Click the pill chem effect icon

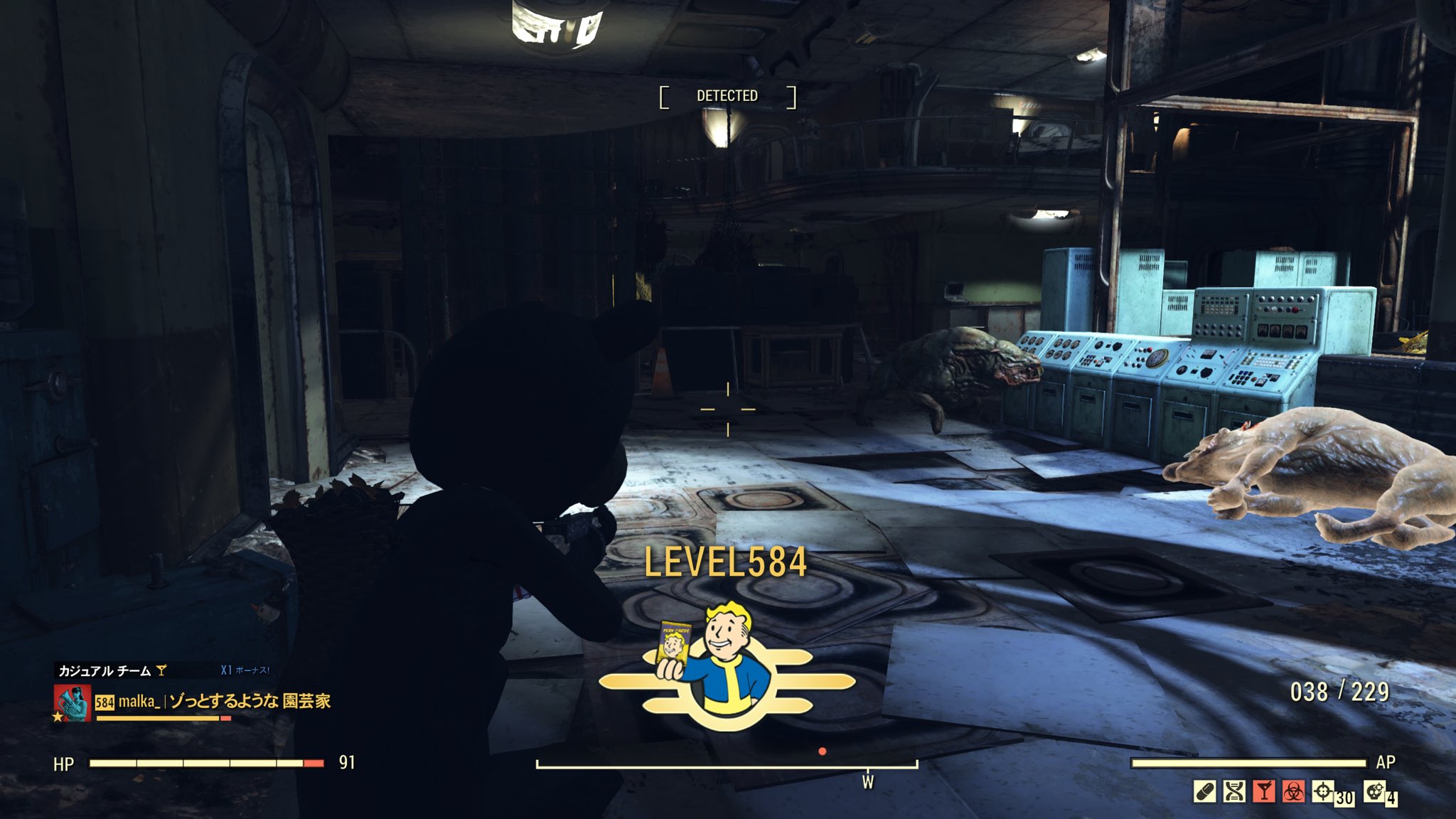pos(1205,791)
